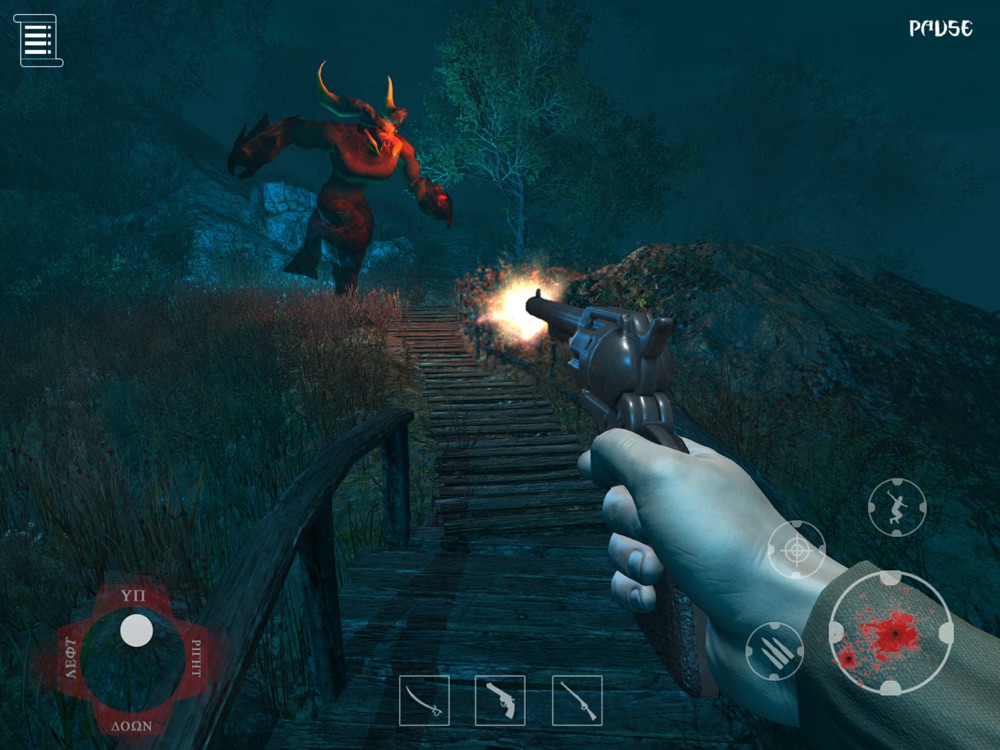Screen dimensions: 1000x750
Task: Pause the game
Action: click(940, 29)
